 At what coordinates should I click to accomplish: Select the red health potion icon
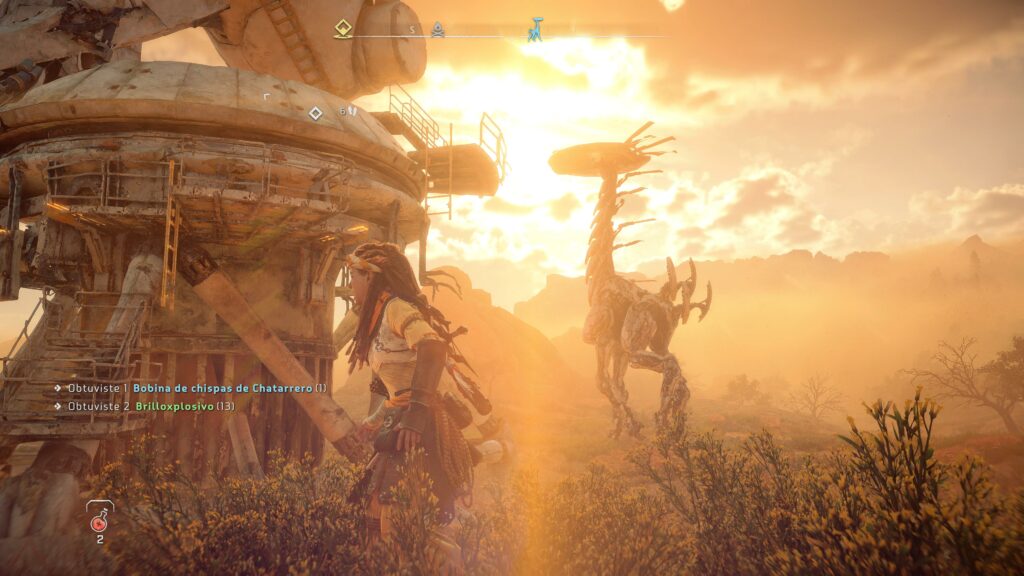[99, 521]
